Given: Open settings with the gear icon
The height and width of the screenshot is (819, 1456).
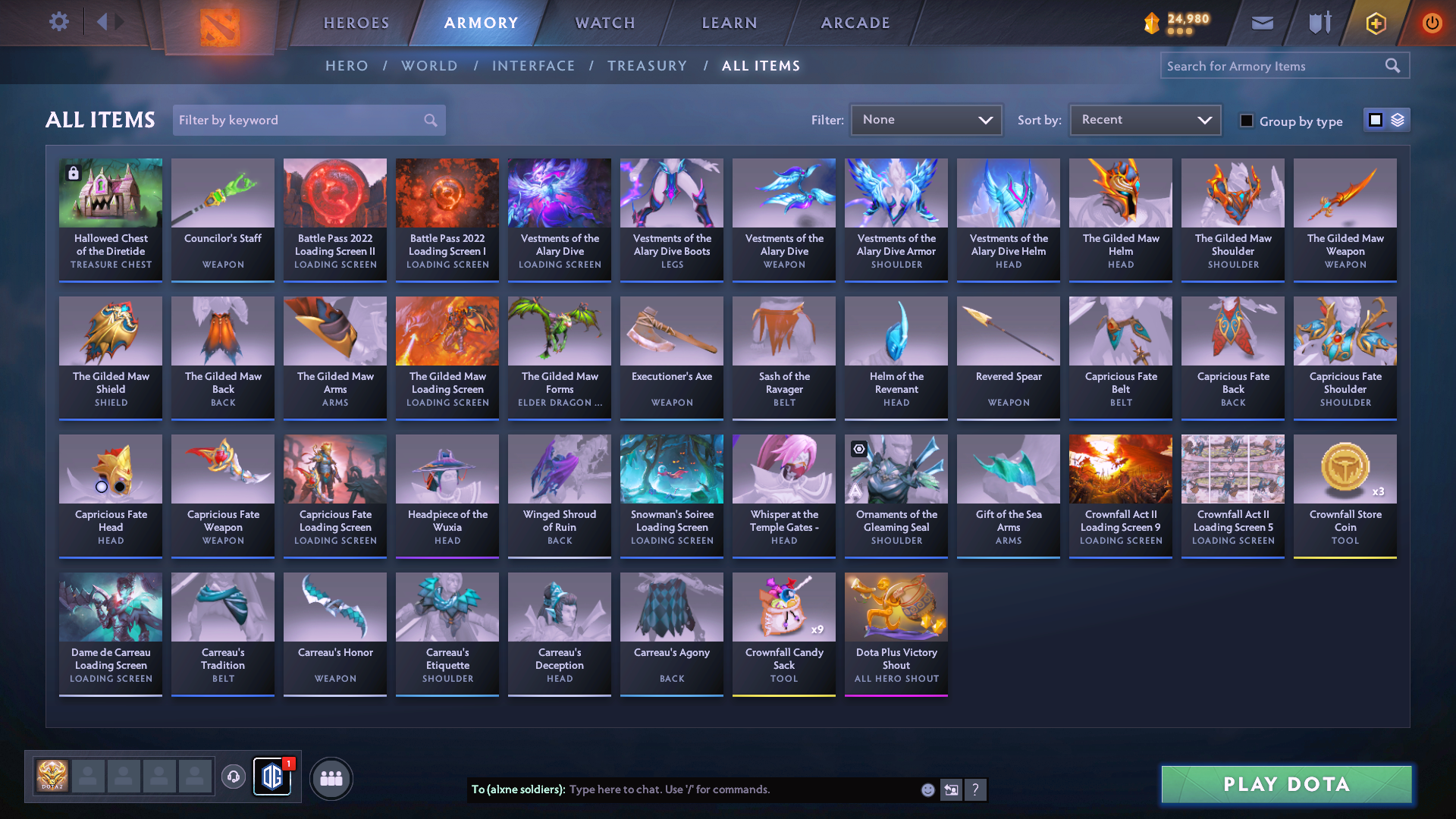Looking at the screenshot, I should pyautogui.click(x=58, y=22).
